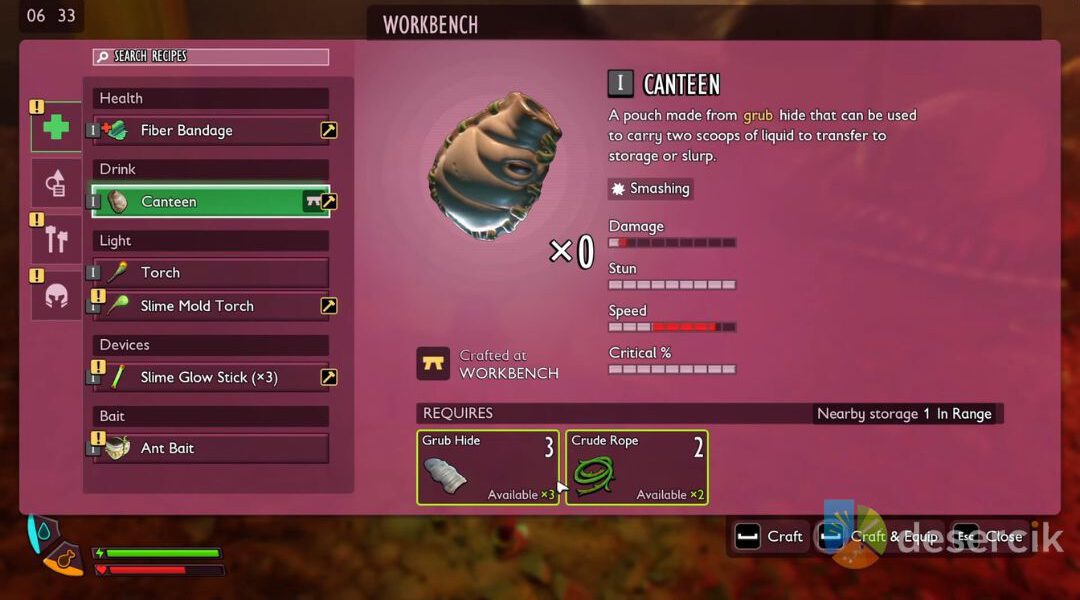The height and width of the screenshot is (600, 1080).
Task: Toggle the pin icon on Fiber Bandage
Action: (328, 130)
